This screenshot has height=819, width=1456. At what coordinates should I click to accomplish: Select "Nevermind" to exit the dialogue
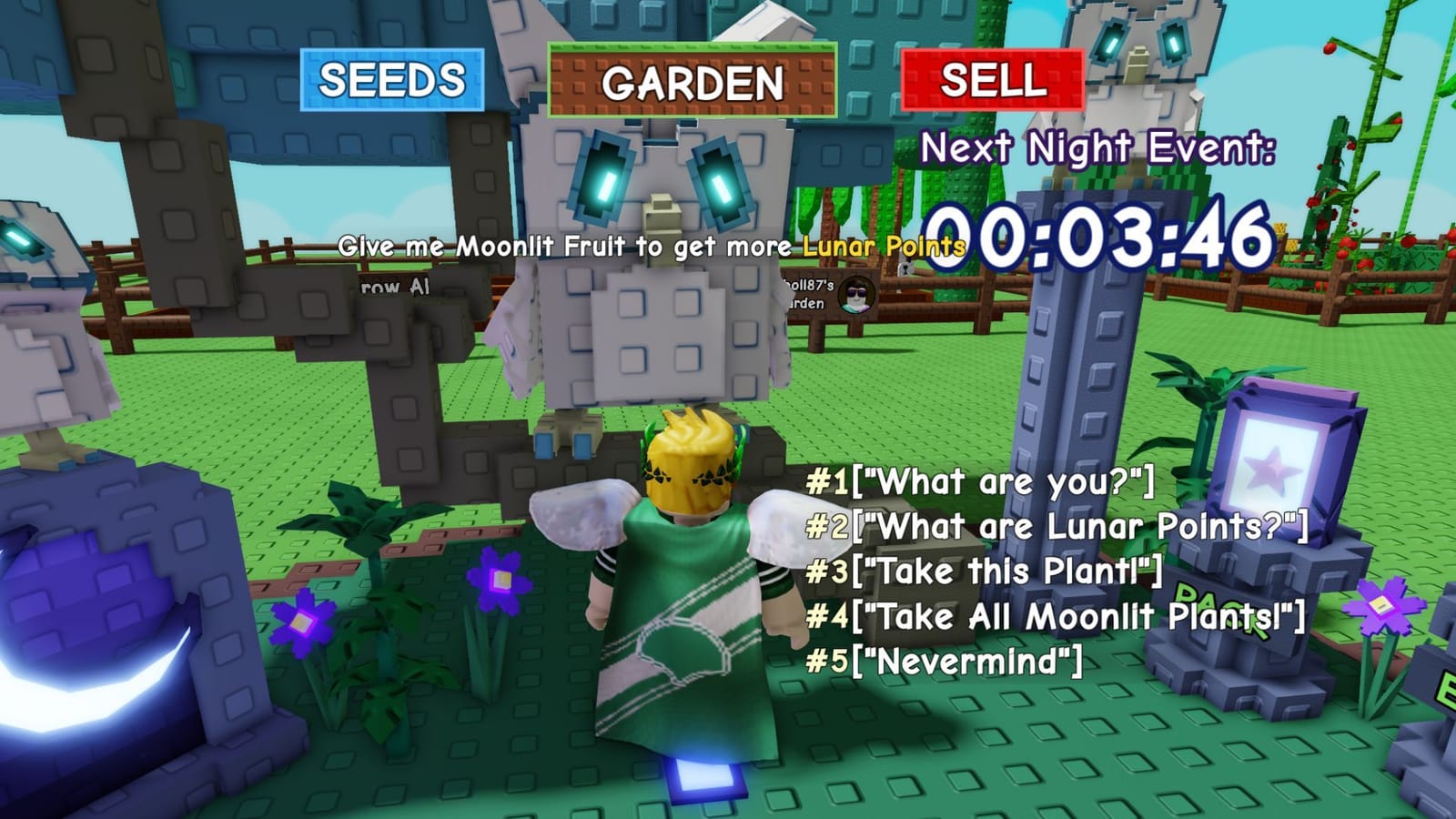coord(944,659)
